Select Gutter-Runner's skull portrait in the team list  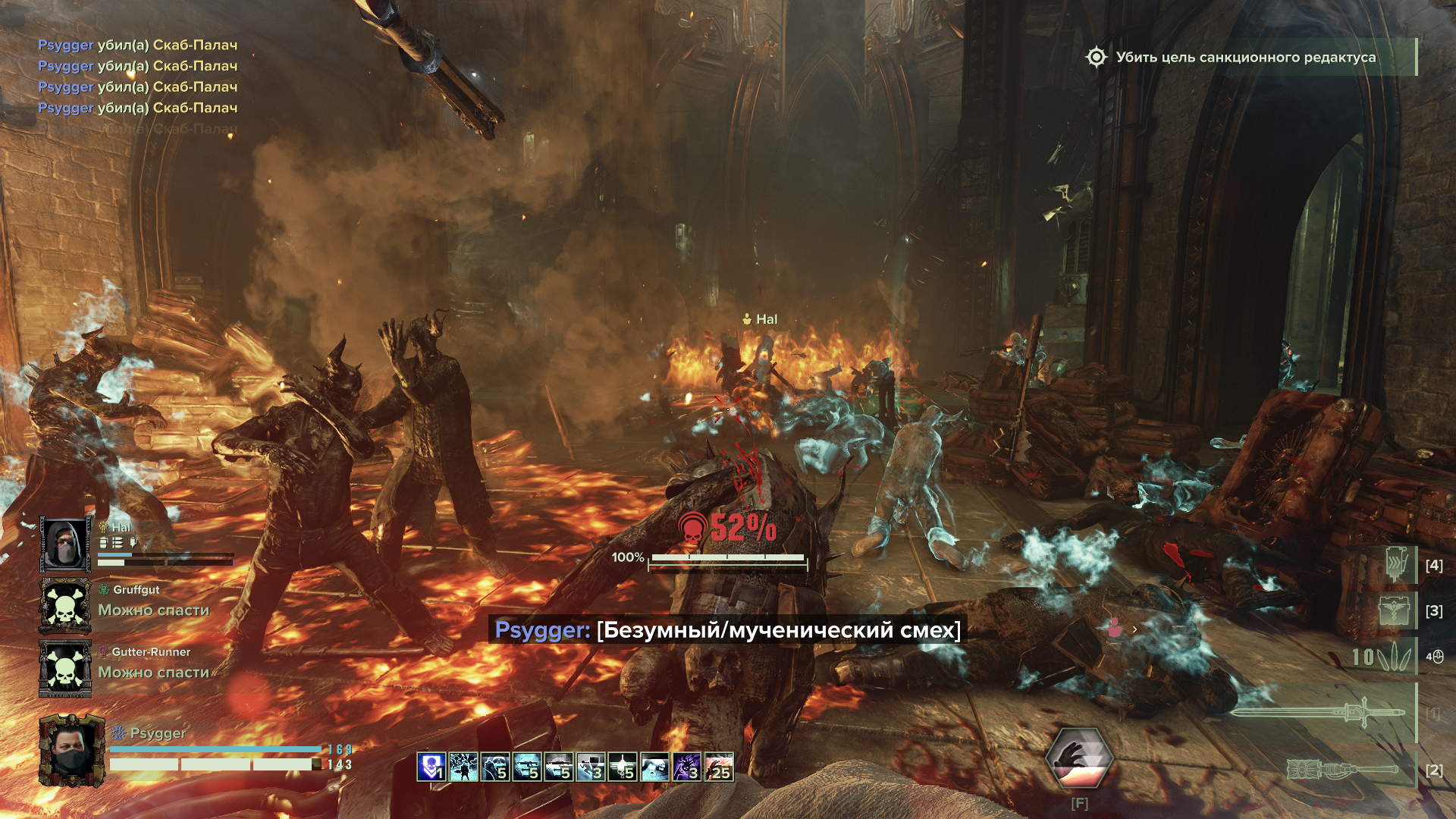65,668
